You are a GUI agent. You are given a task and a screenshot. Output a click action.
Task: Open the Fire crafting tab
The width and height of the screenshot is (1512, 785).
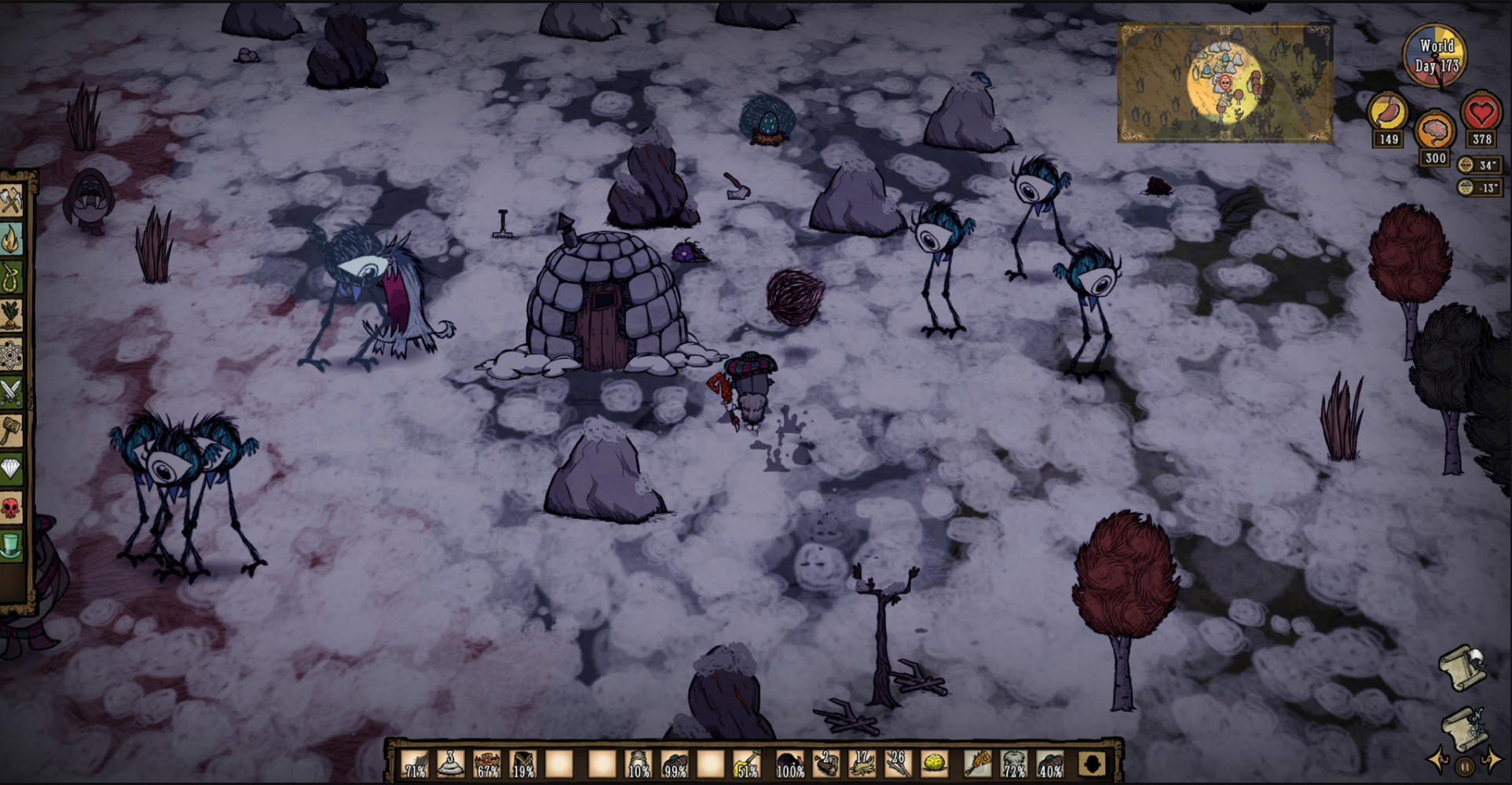coord(11,240)
